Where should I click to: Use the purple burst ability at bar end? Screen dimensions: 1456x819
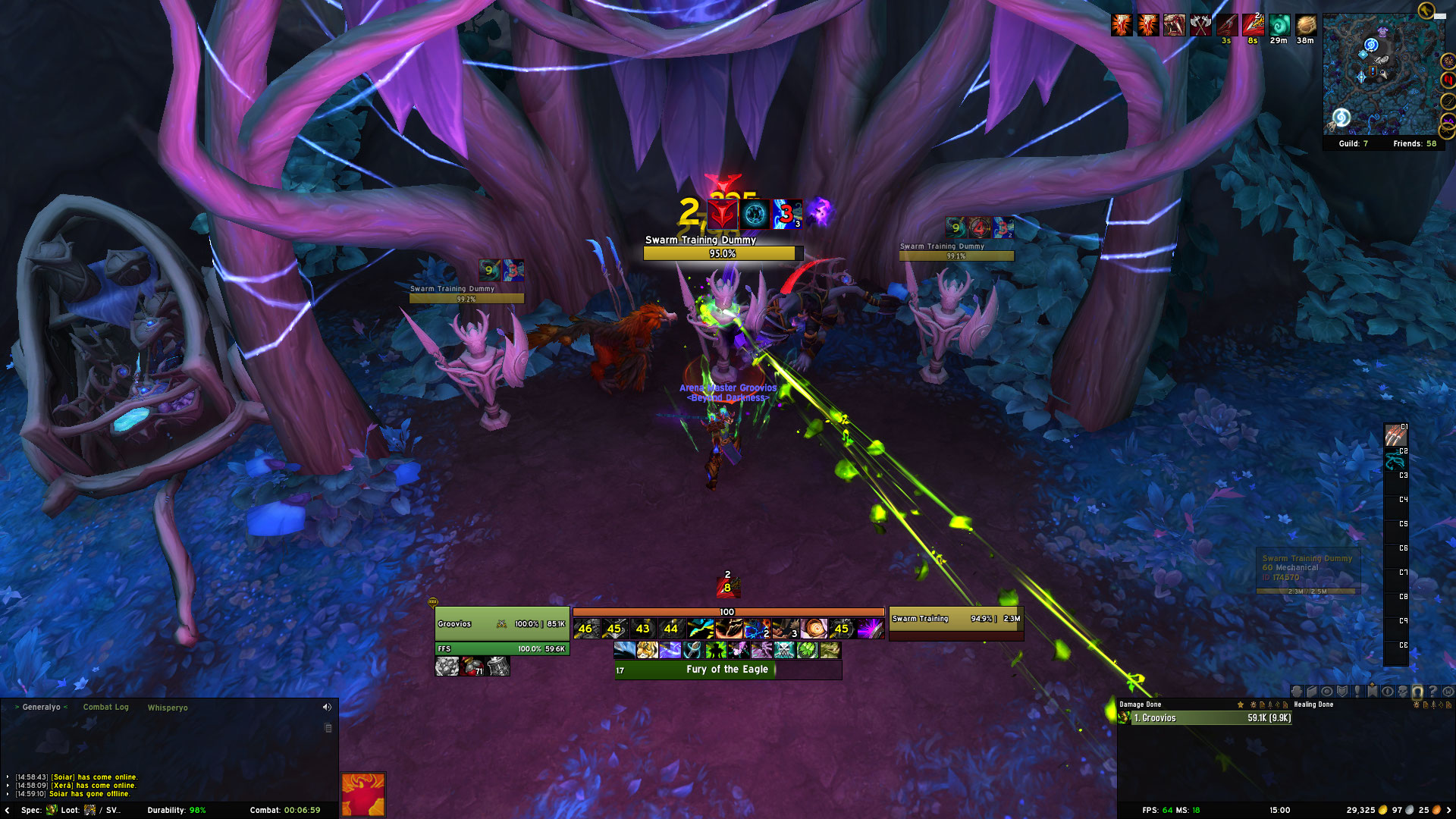coord(871,628)
